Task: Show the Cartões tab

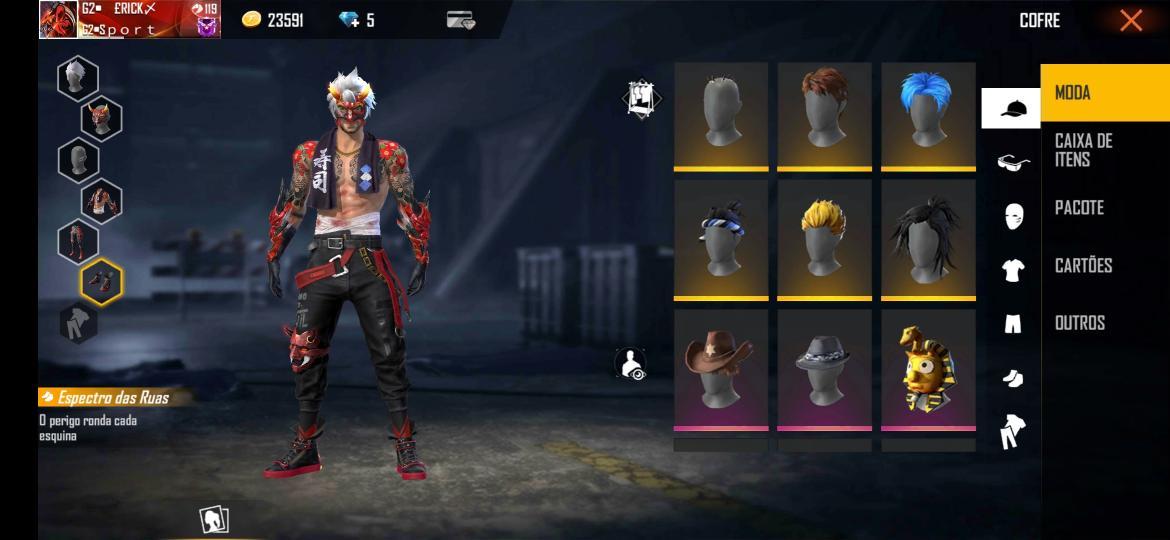Action: point(1104,265)
